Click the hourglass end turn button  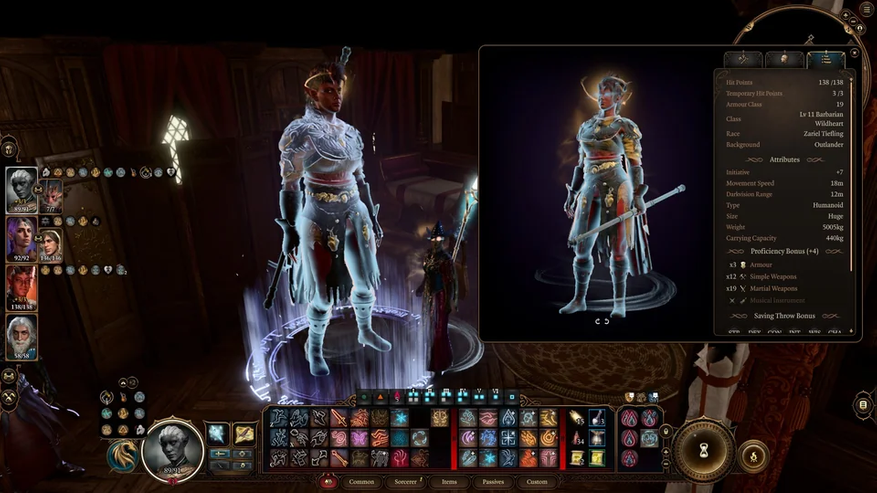[x=703, y=448]
